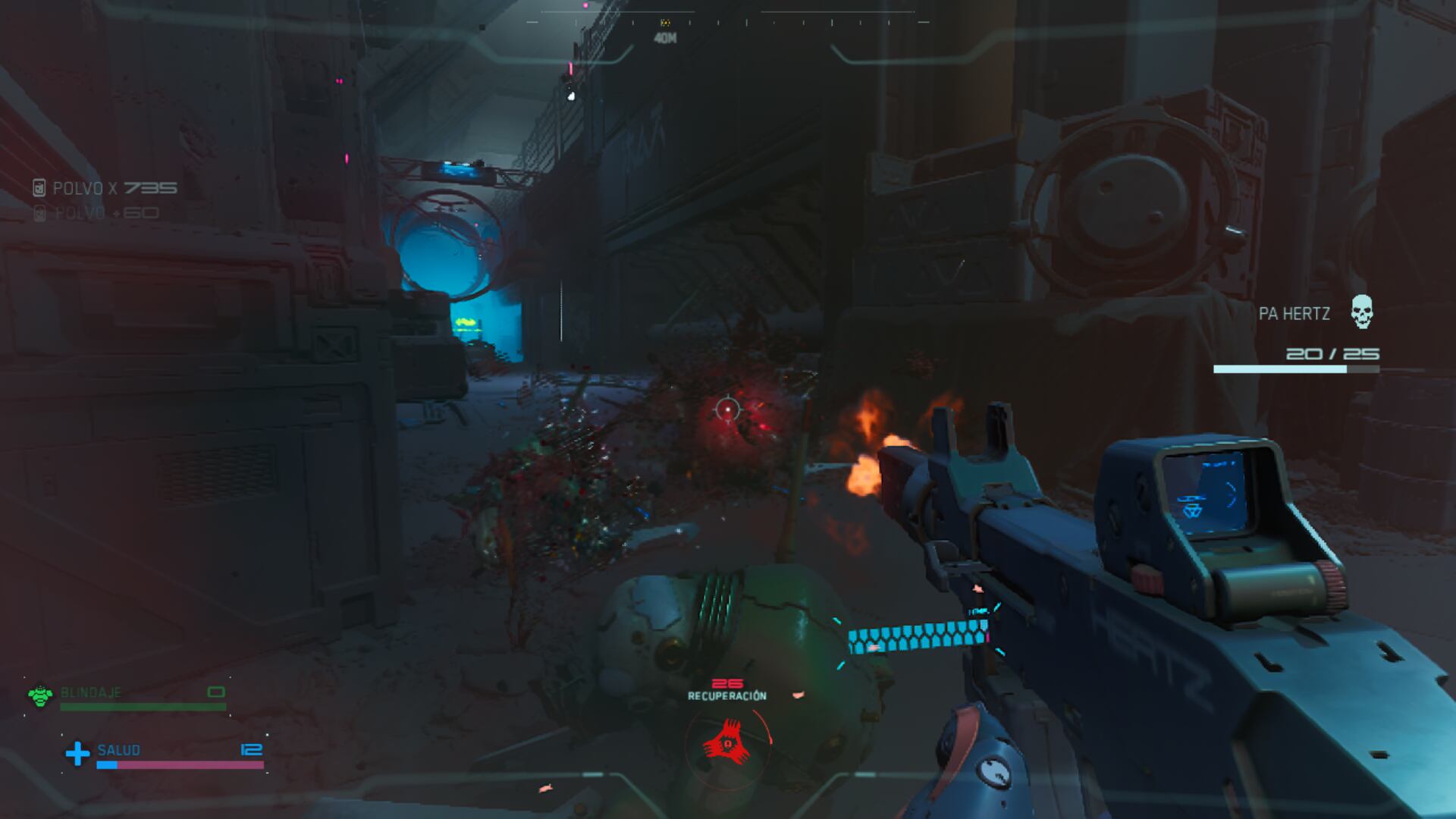Activate the red Recuperación ability icon
The width and height of the screenshot is (1456, 819).
pos(727,744)
